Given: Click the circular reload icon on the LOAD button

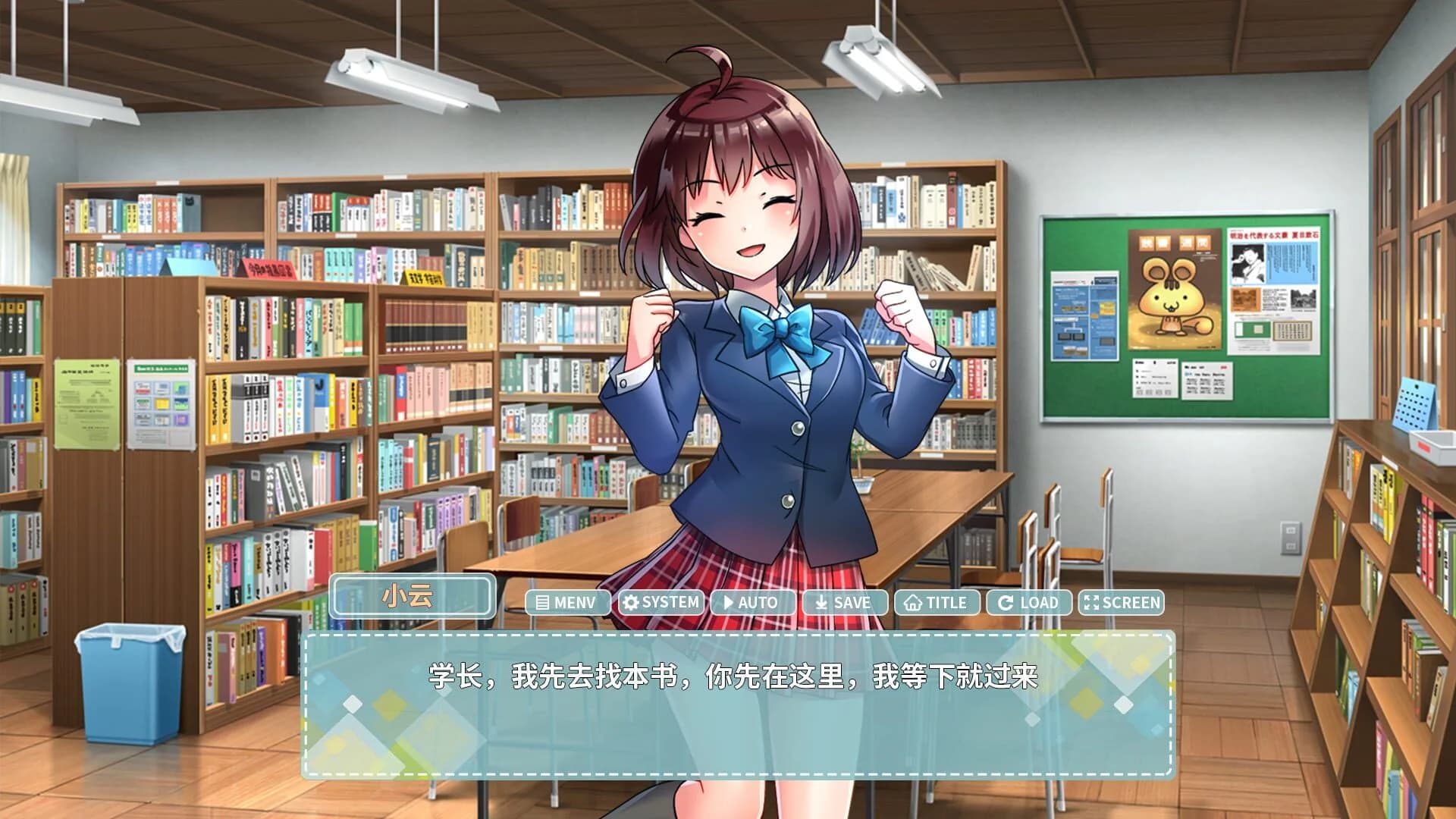Looking at the screenshot, I should point(1006,602).
